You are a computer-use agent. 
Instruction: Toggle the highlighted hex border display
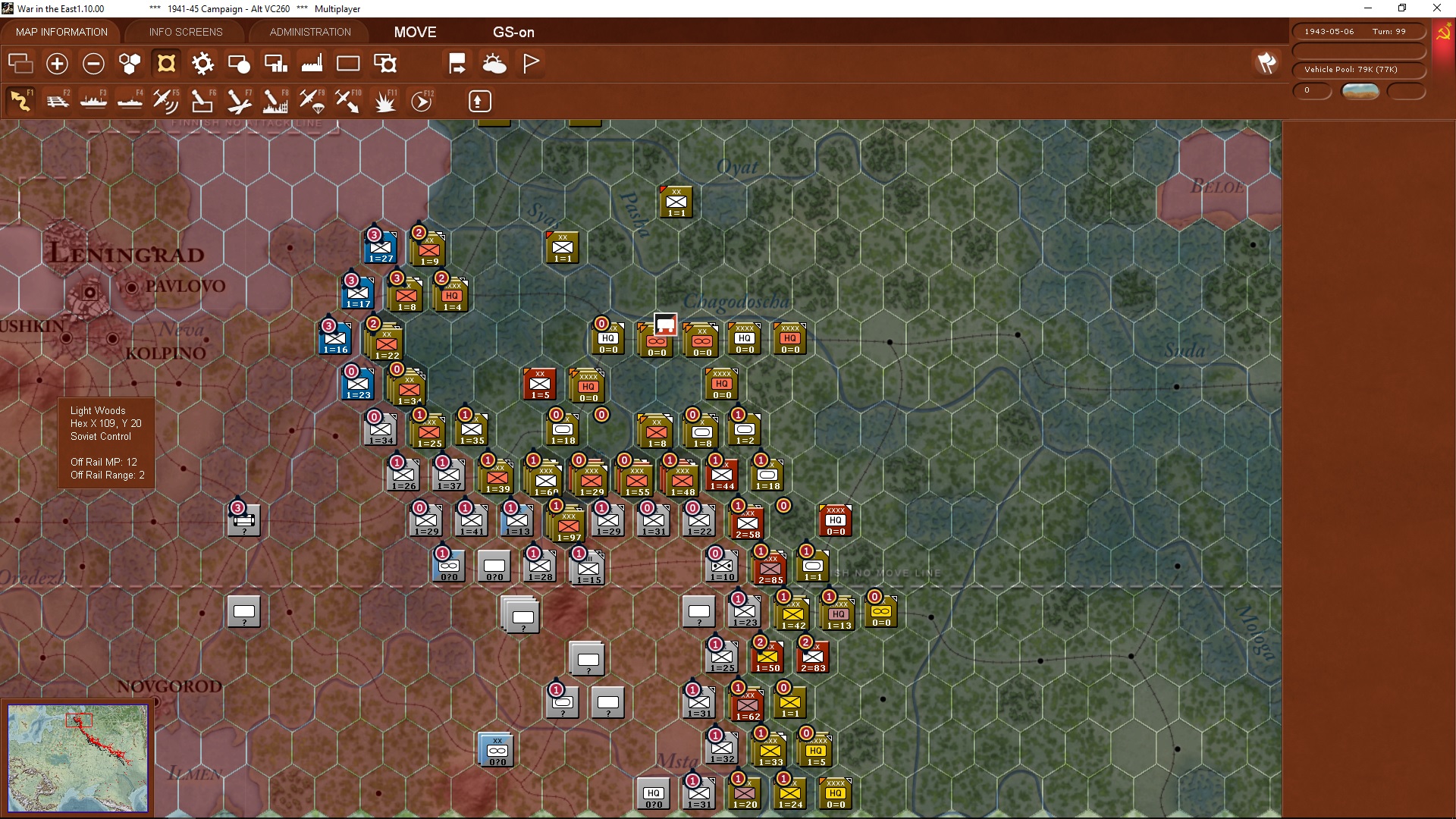(166, 64)
